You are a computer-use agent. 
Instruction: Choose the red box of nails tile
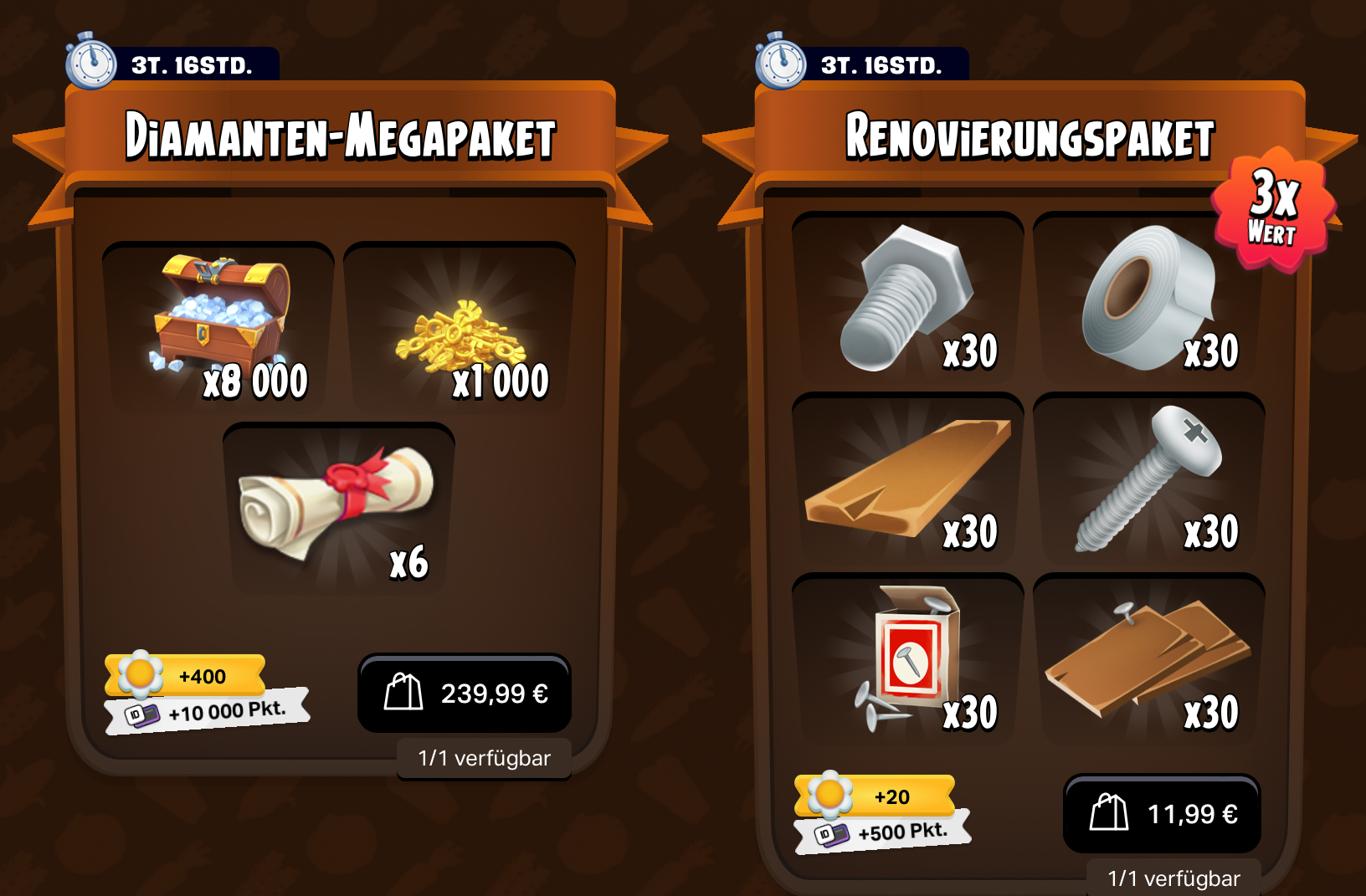point(908,659)
